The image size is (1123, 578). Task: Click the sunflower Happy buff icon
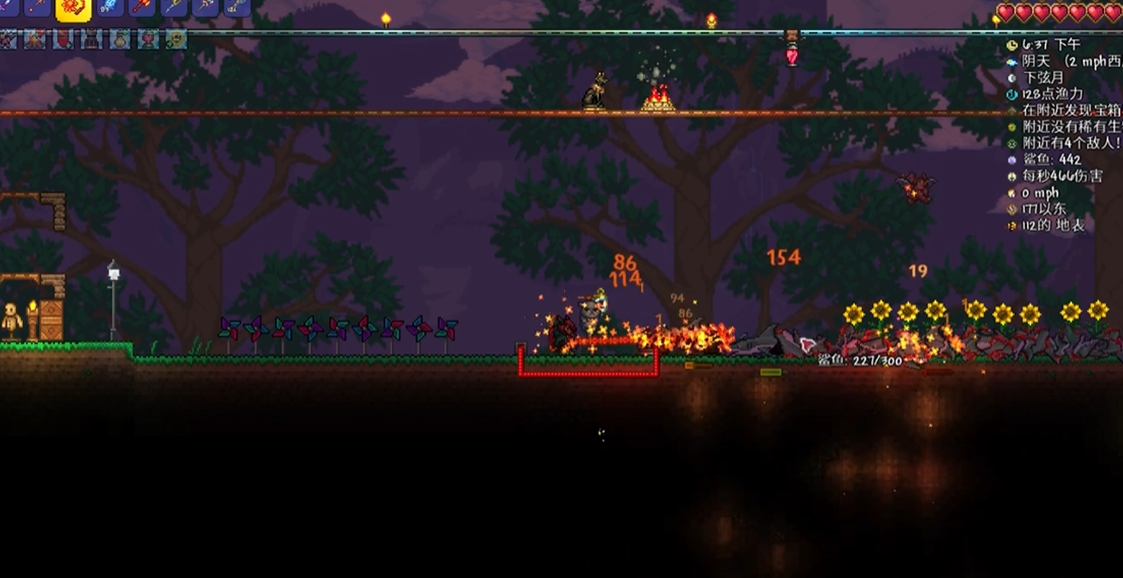point(176,40)
